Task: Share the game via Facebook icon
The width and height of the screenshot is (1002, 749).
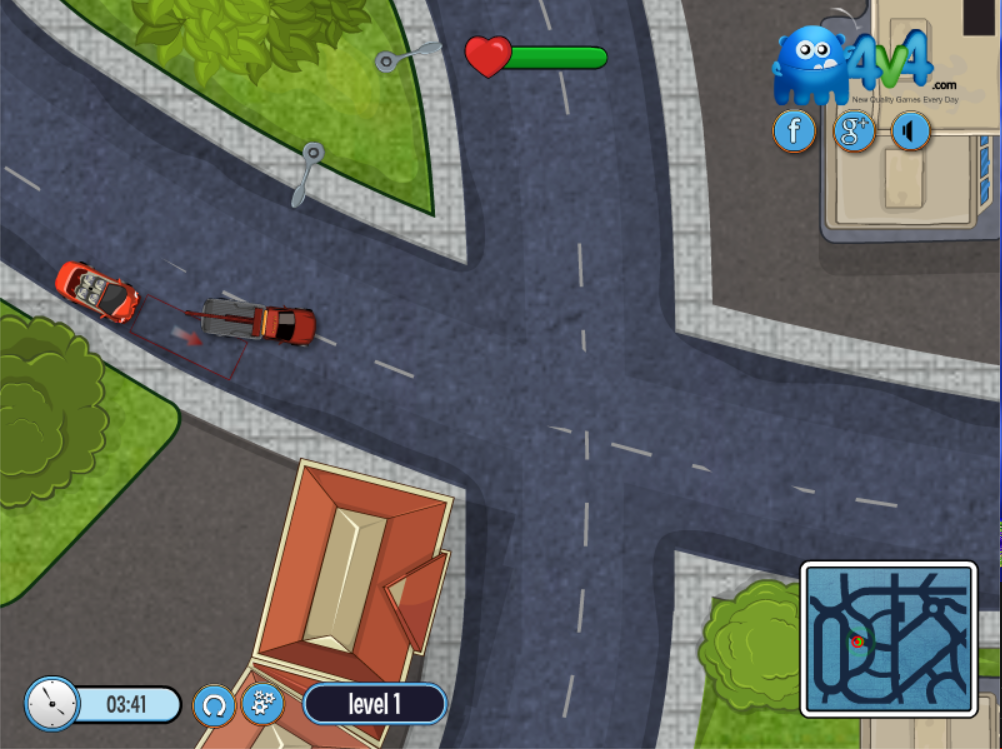Action: (x=795, y=131)
